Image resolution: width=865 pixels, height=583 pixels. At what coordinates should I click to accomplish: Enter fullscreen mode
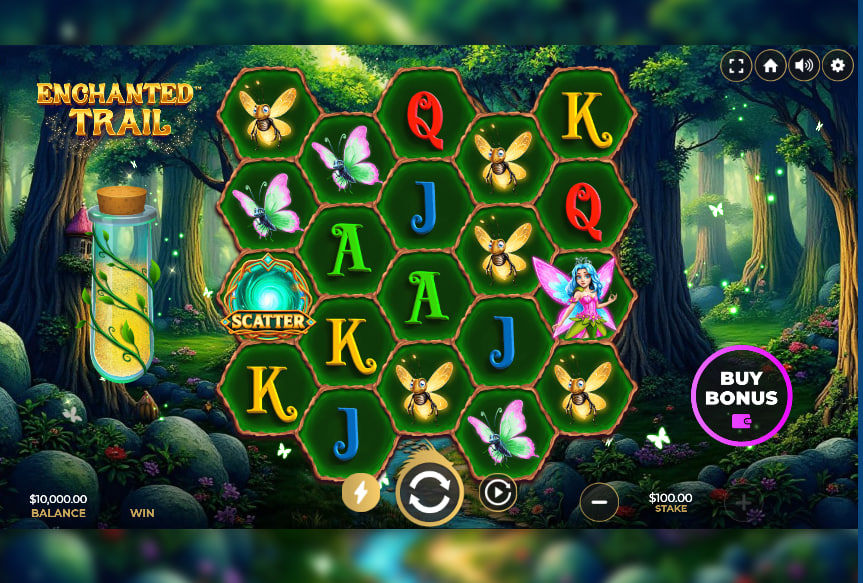tap(736, 66)
